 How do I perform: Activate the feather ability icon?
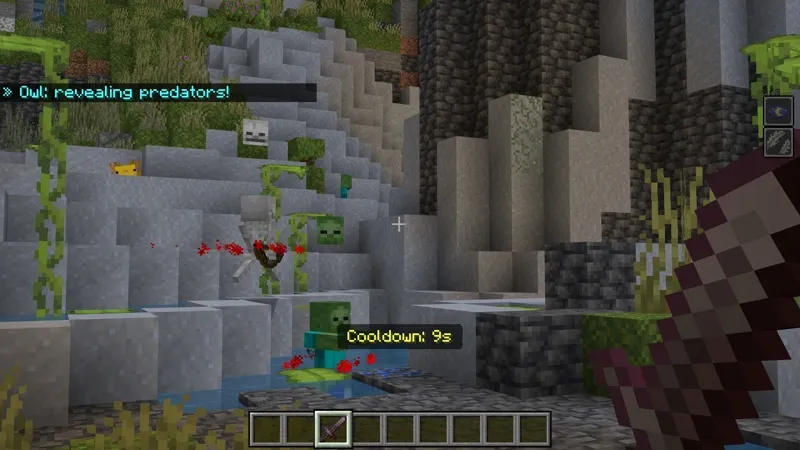pos(778,141)
